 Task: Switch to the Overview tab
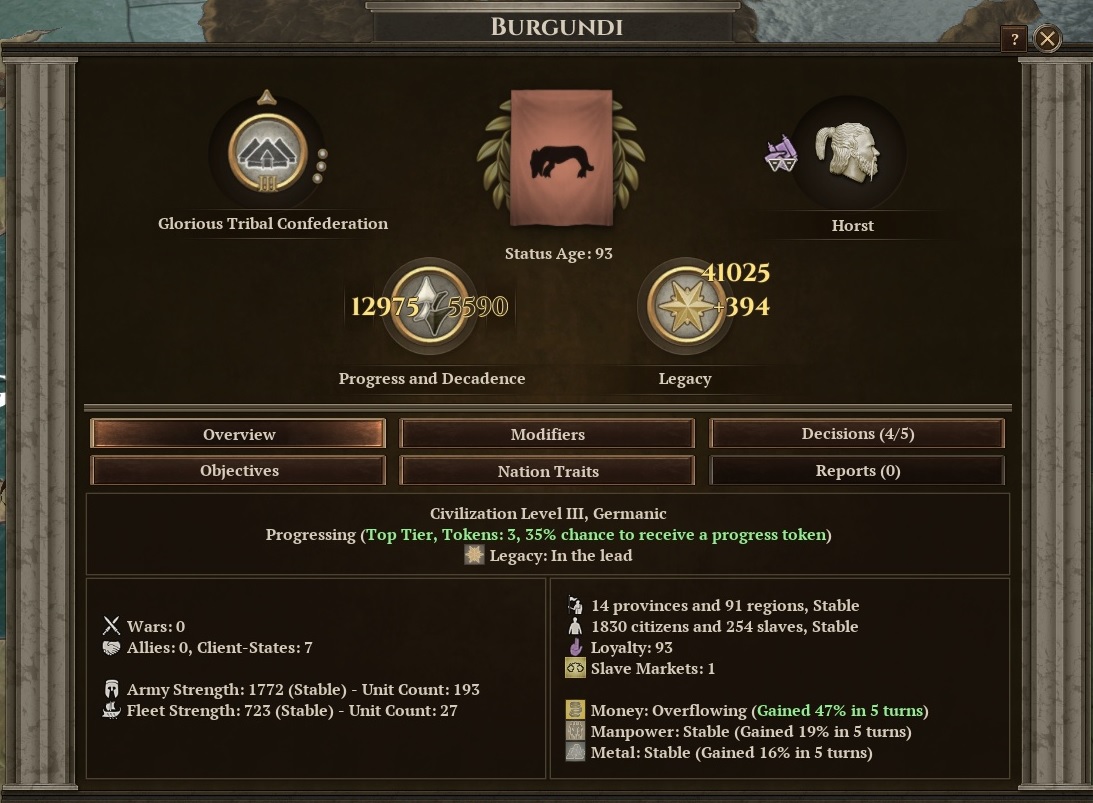pos(238,434)
